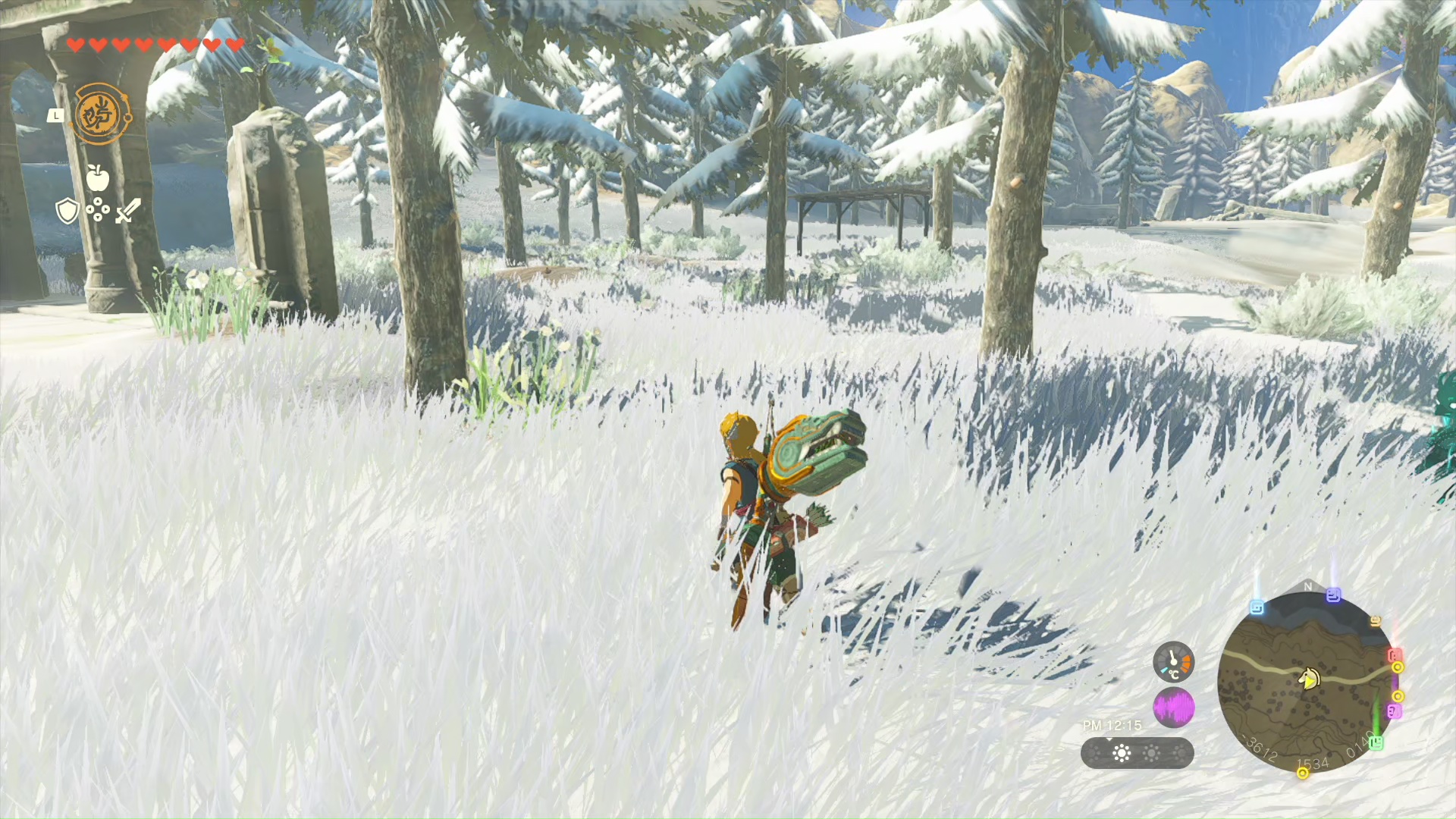Activate the orange Fuse ability icon
1456x819 pixels.
(x=102, y=115)
